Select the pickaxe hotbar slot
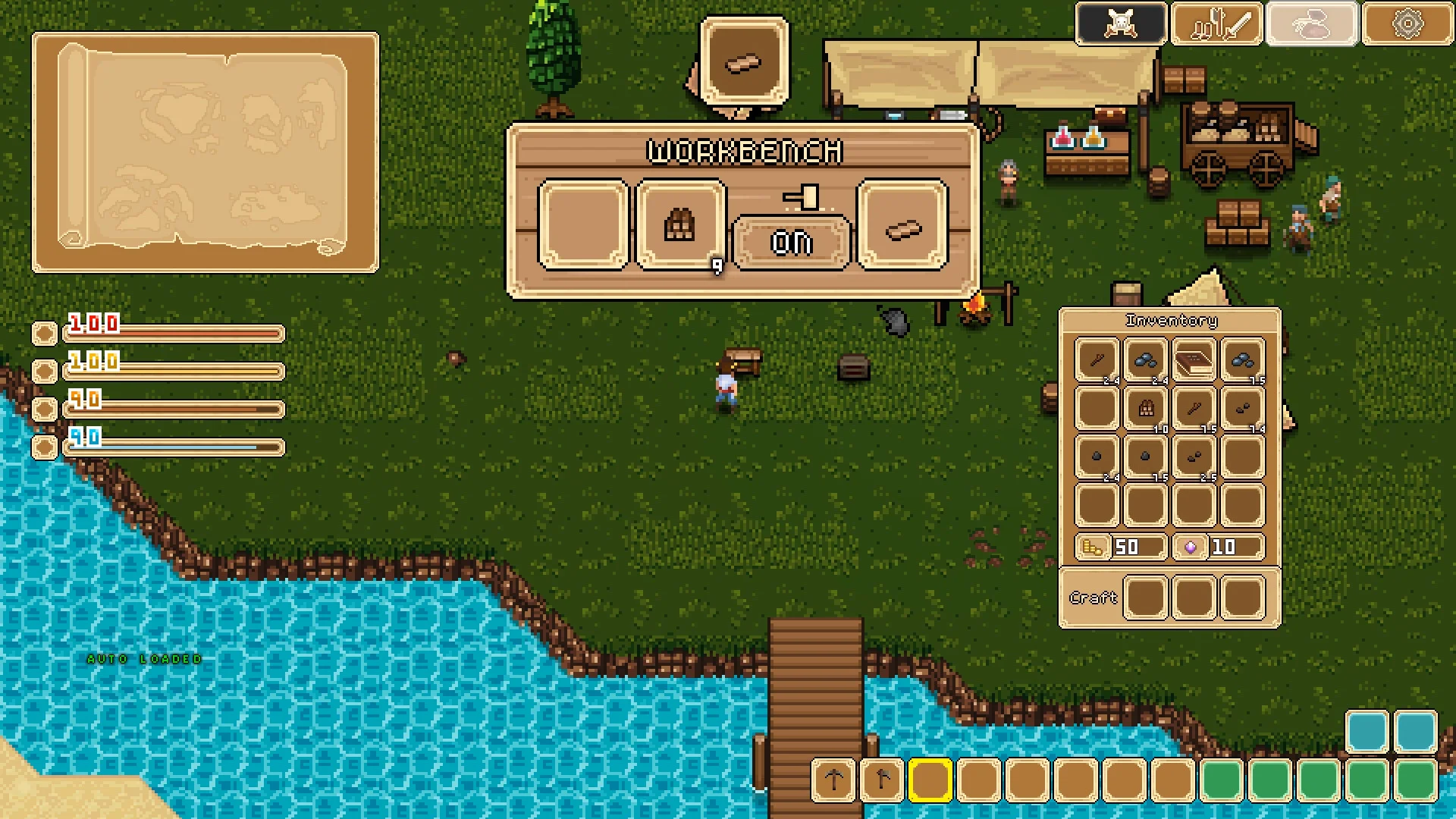The width and height of the screenshot is (1456, 819). pos(833,780)
